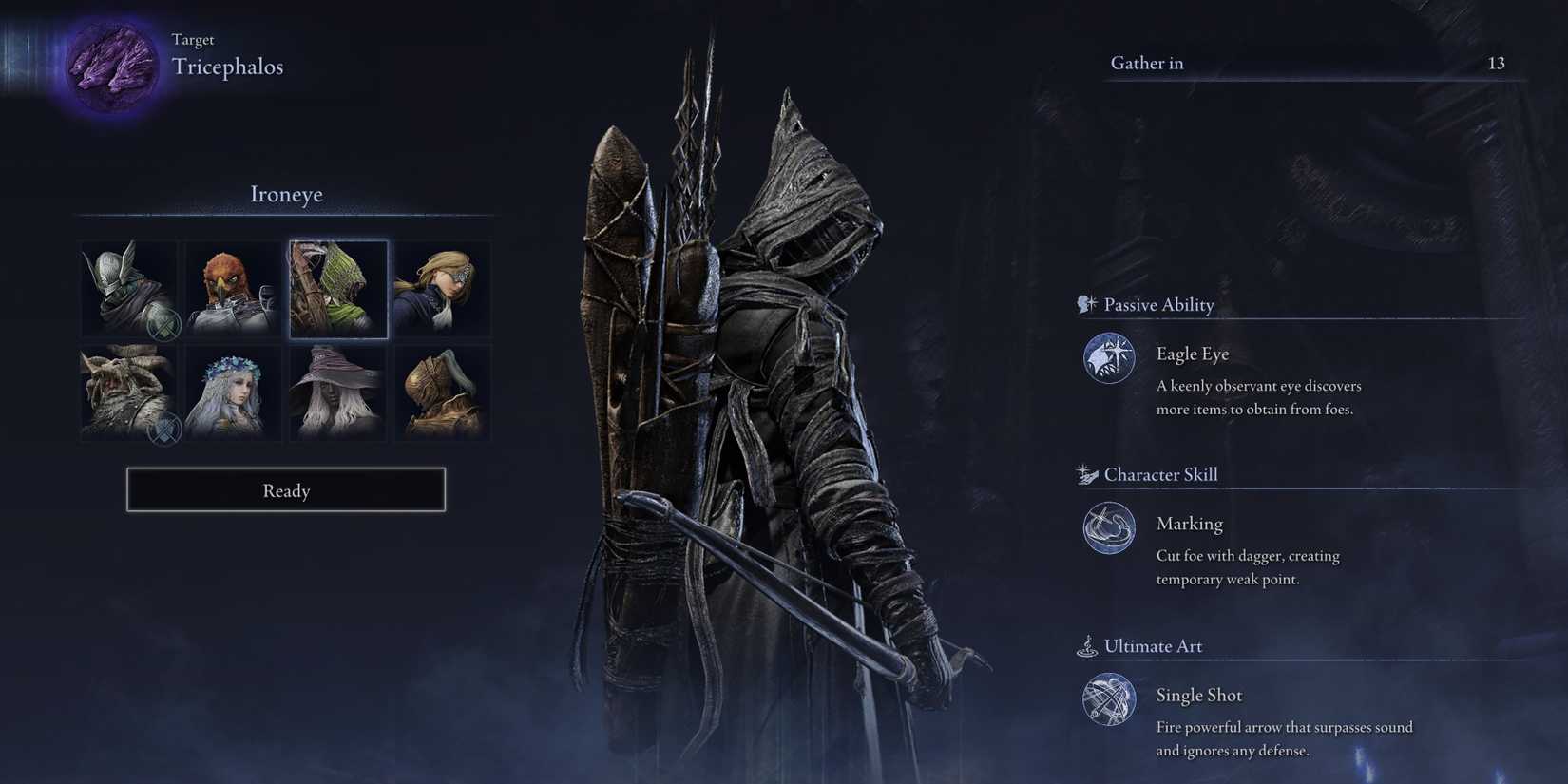Expand the Passive Ability section
Image resolution: width=1568 pixels, height=784 pixels.
click(x=1158, y=304)
